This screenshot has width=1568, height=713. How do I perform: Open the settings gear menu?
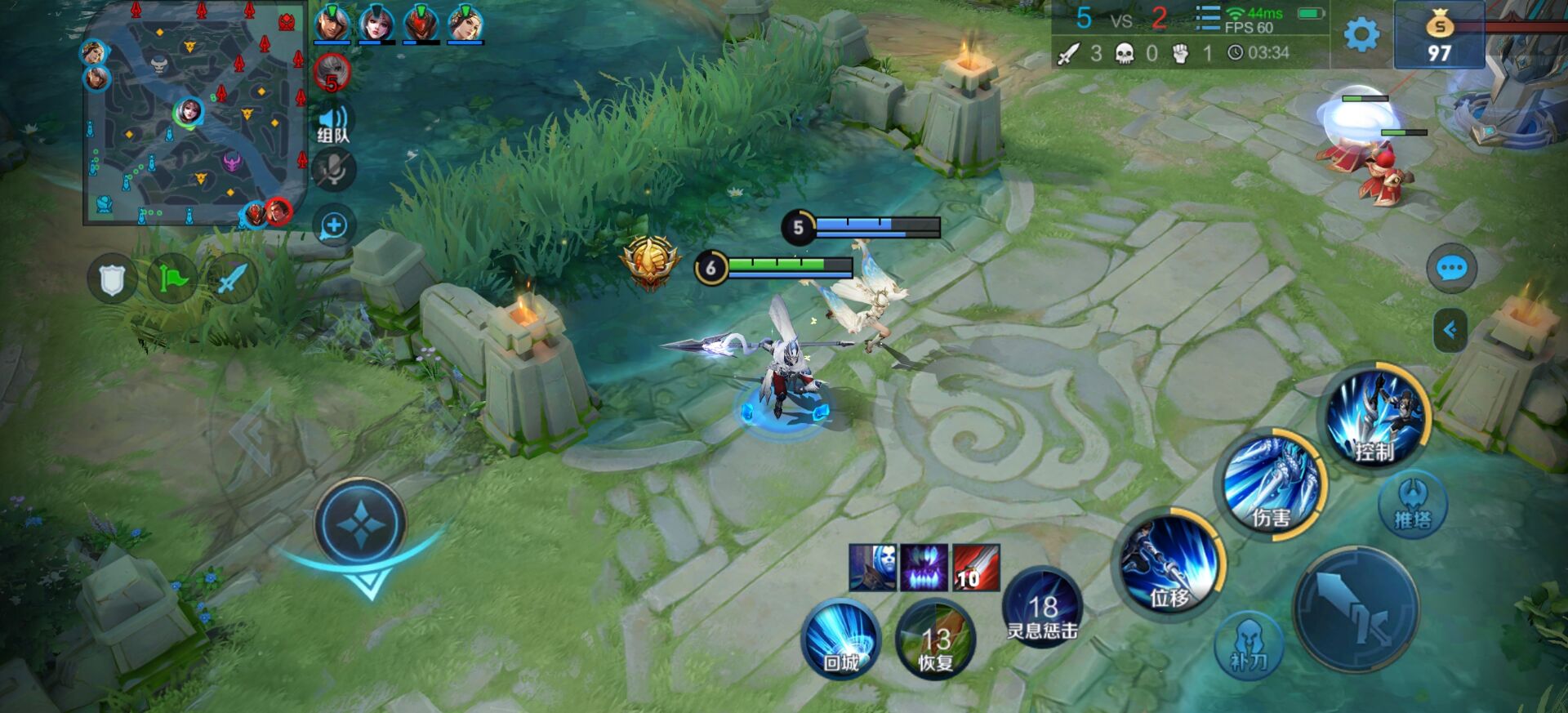(1361, 35)
